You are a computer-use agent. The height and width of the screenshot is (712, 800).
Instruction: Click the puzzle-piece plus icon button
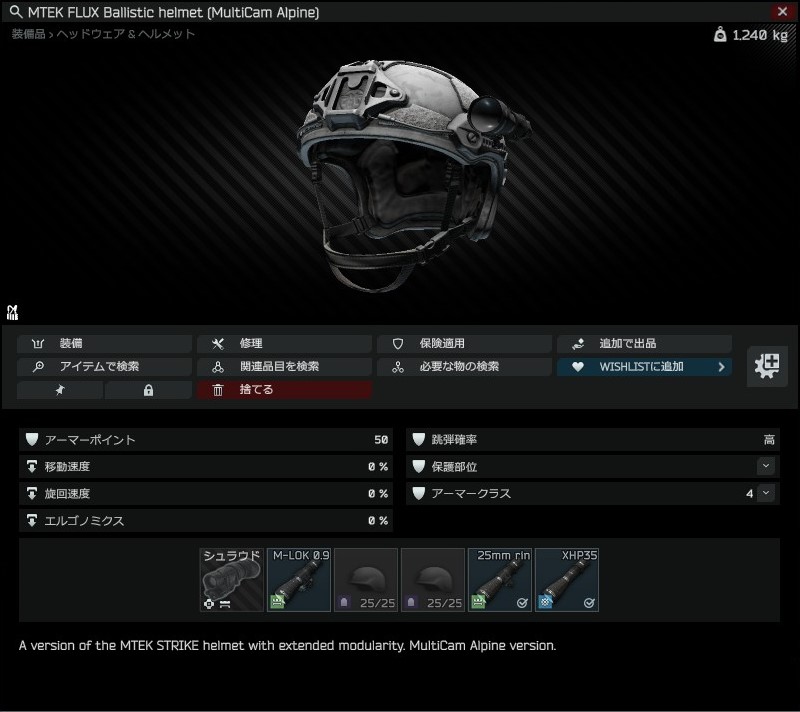pyautogui.click(x=767, y=366)
